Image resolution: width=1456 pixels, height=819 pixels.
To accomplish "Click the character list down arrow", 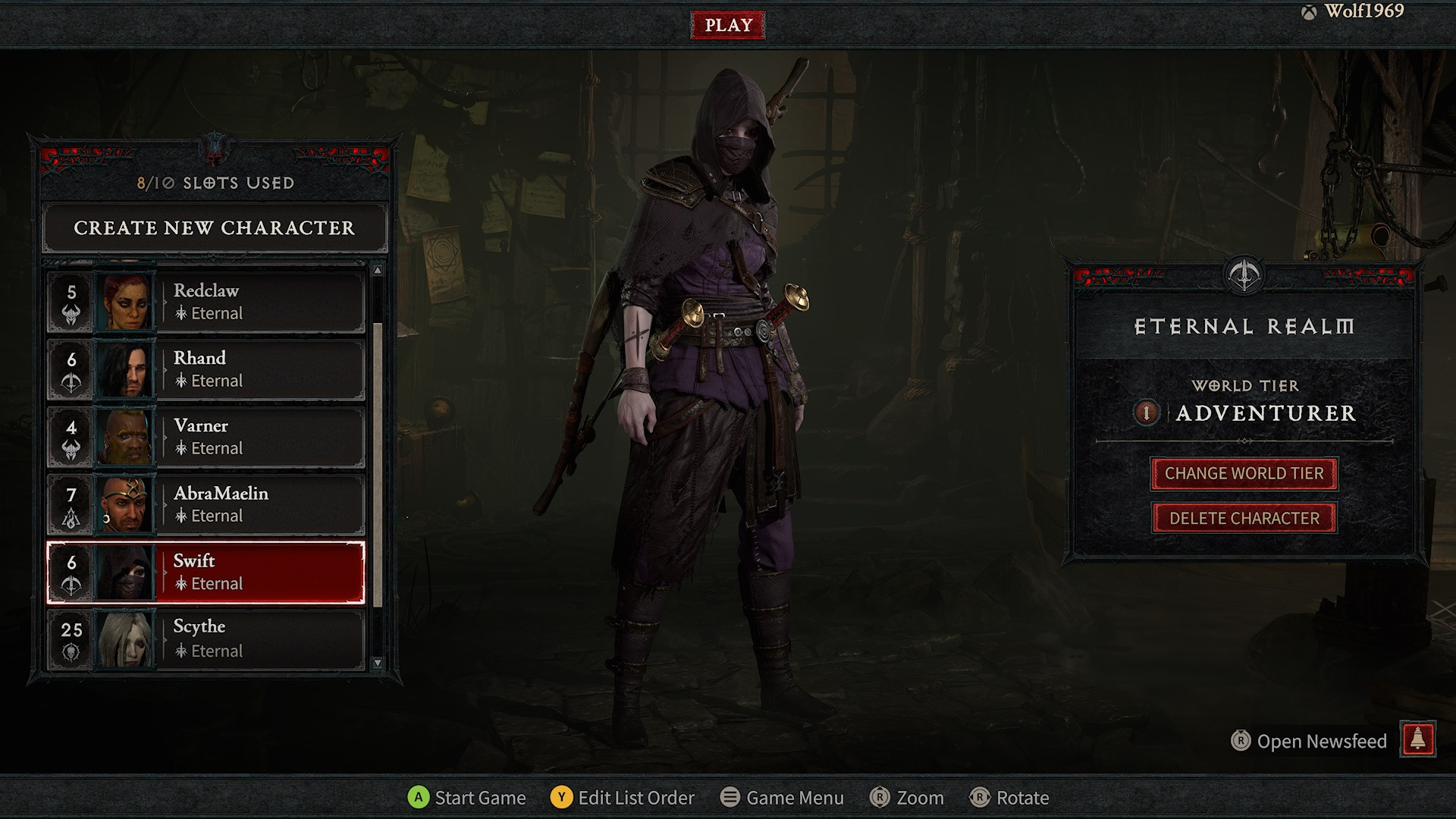I will [378, 664].
